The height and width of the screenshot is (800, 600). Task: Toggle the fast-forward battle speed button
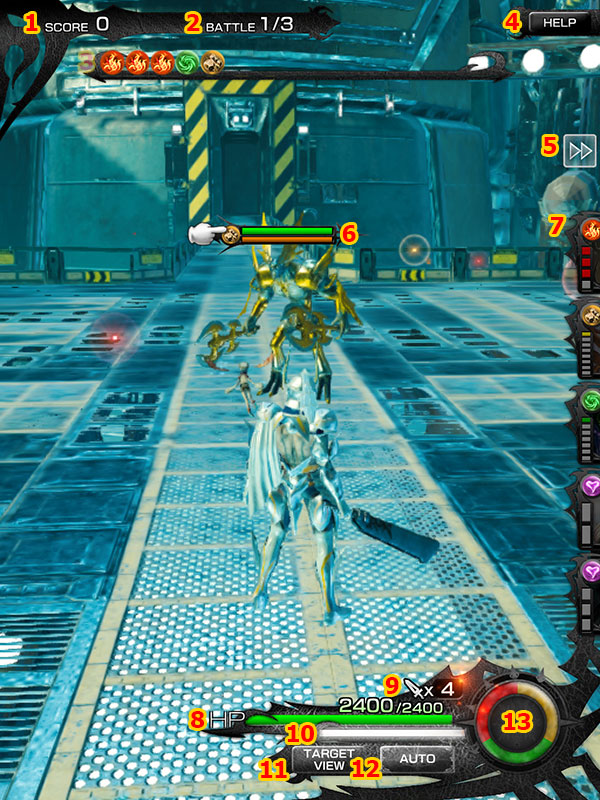(580, 150)
